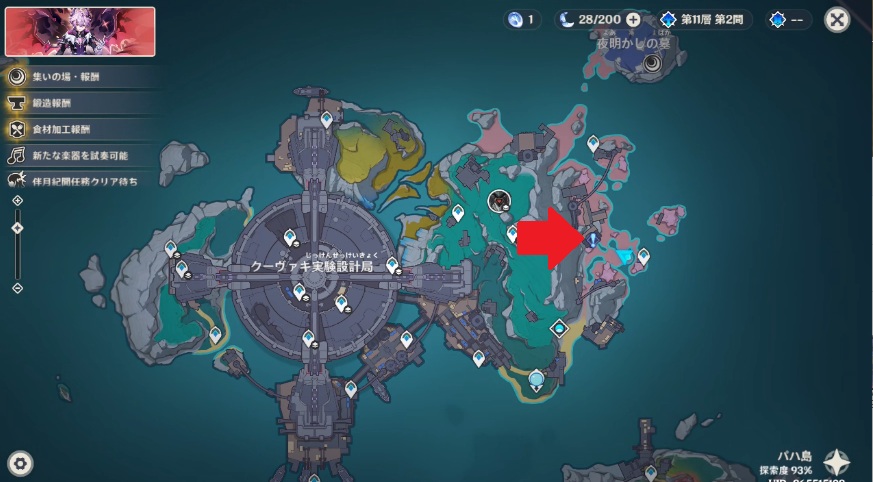Image resolution: width=873 pixels, height=482 pixels.
Task: Click the event banner with the character artwork
Action: (x=80, y=31)
